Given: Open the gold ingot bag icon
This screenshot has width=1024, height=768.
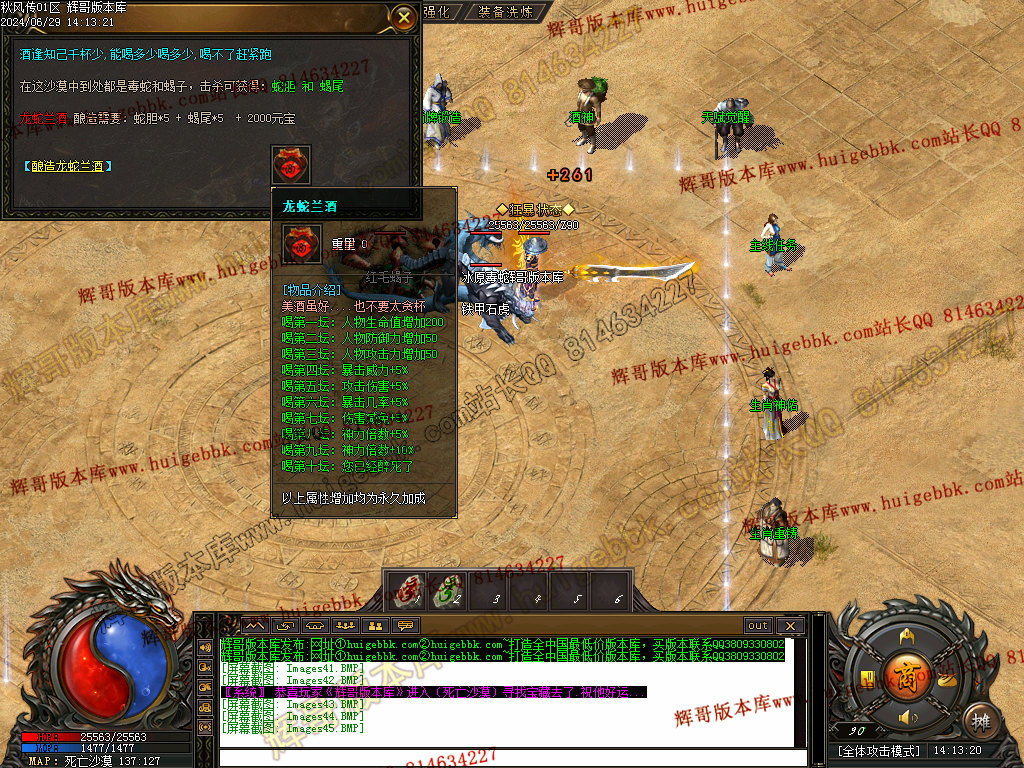Looking at the screenshot, I should 946,678.
